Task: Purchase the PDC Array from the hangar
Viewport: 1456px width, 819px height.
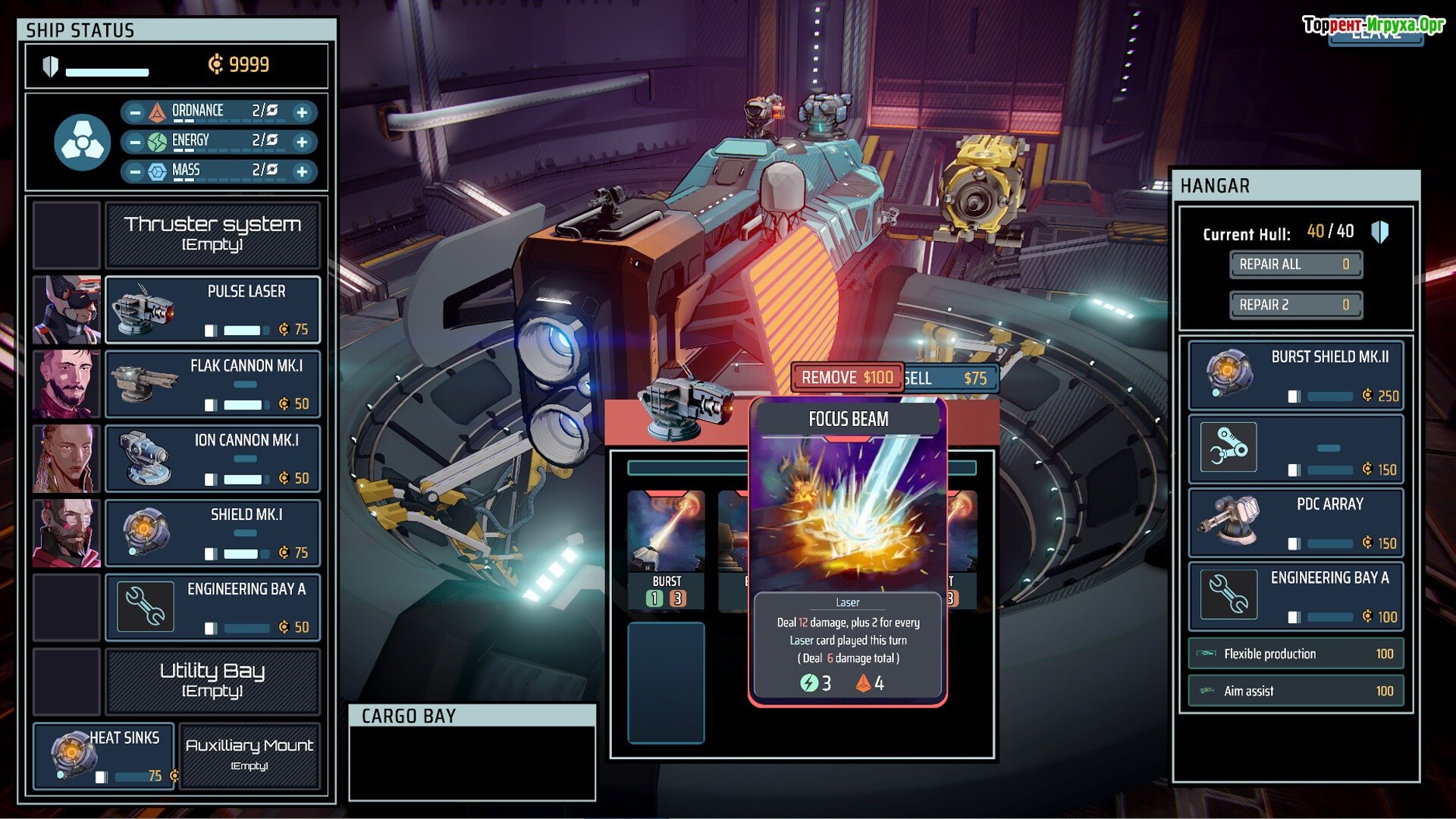Action: pos(1295,523)
